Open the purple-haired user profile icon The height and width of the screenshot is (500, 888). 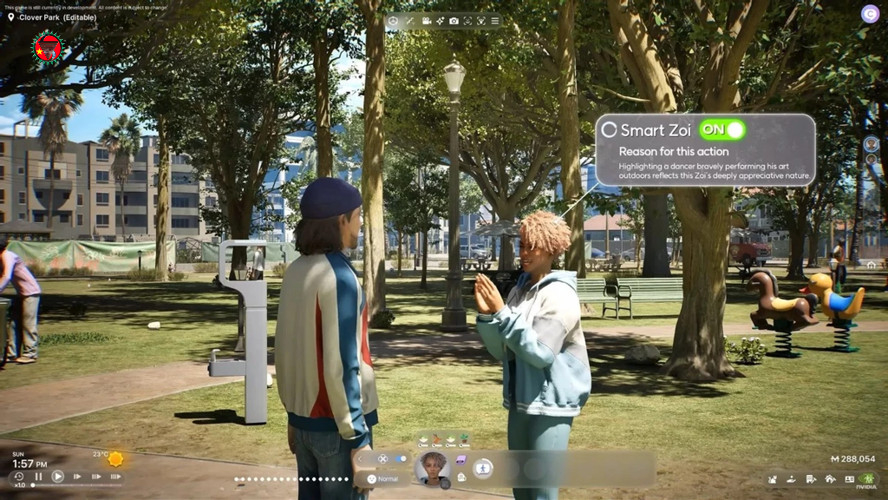tap(869, 13)
